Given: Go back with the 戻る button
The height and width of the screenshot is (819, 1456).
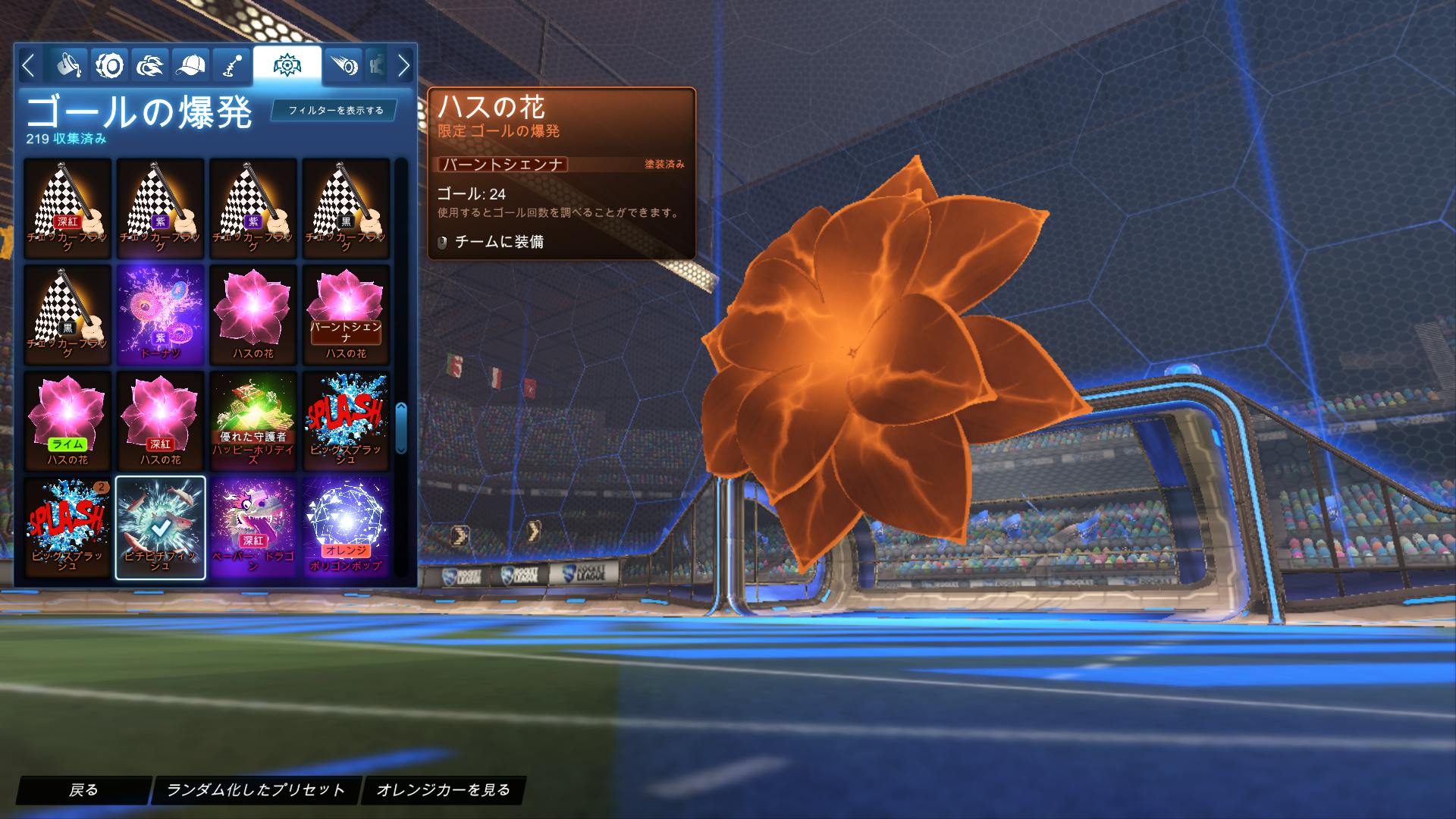Looking at the screenshot, I should pos(83,790).
